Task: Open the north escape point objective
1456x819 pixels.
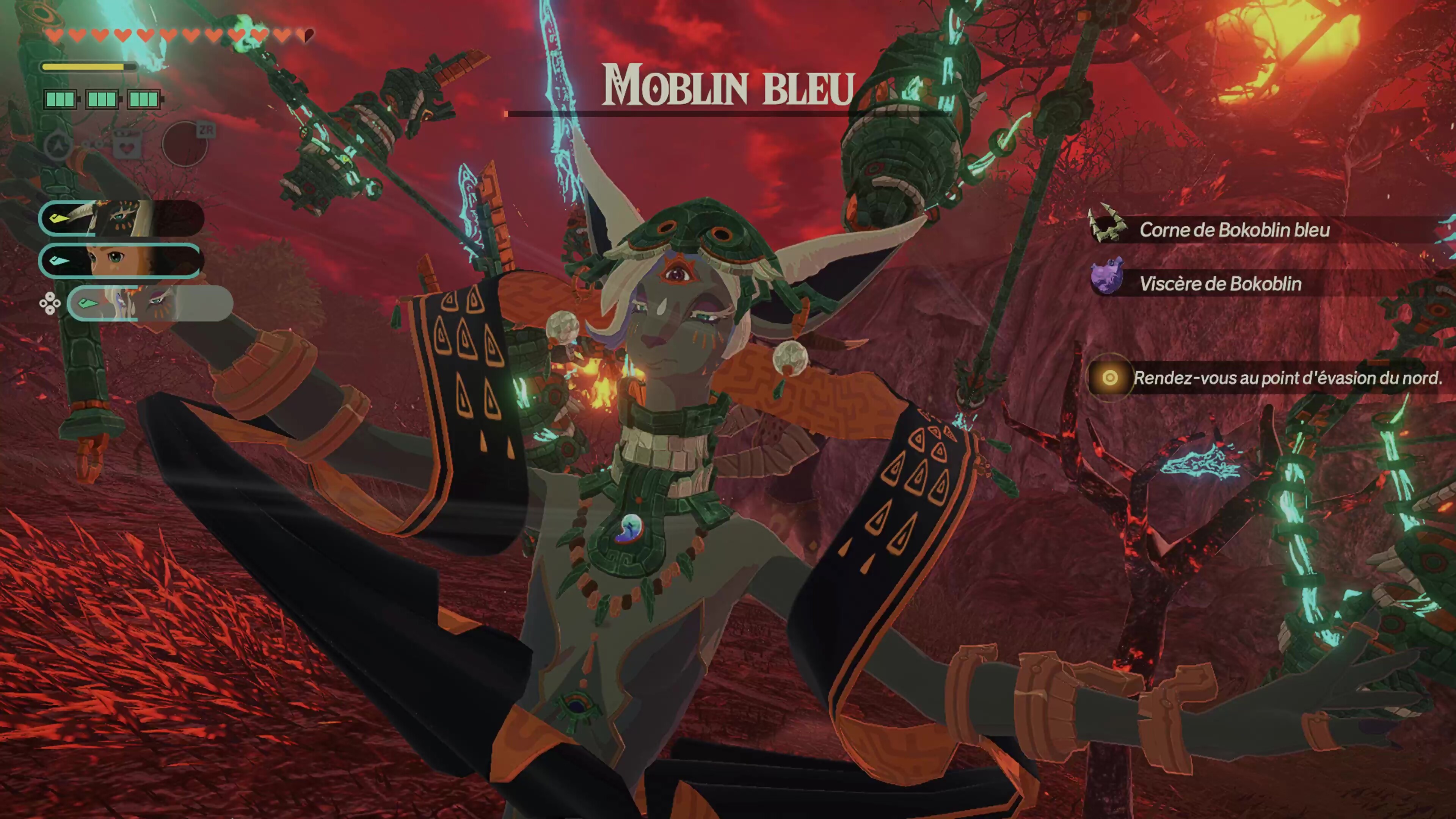Action: tap(1266, 378)
